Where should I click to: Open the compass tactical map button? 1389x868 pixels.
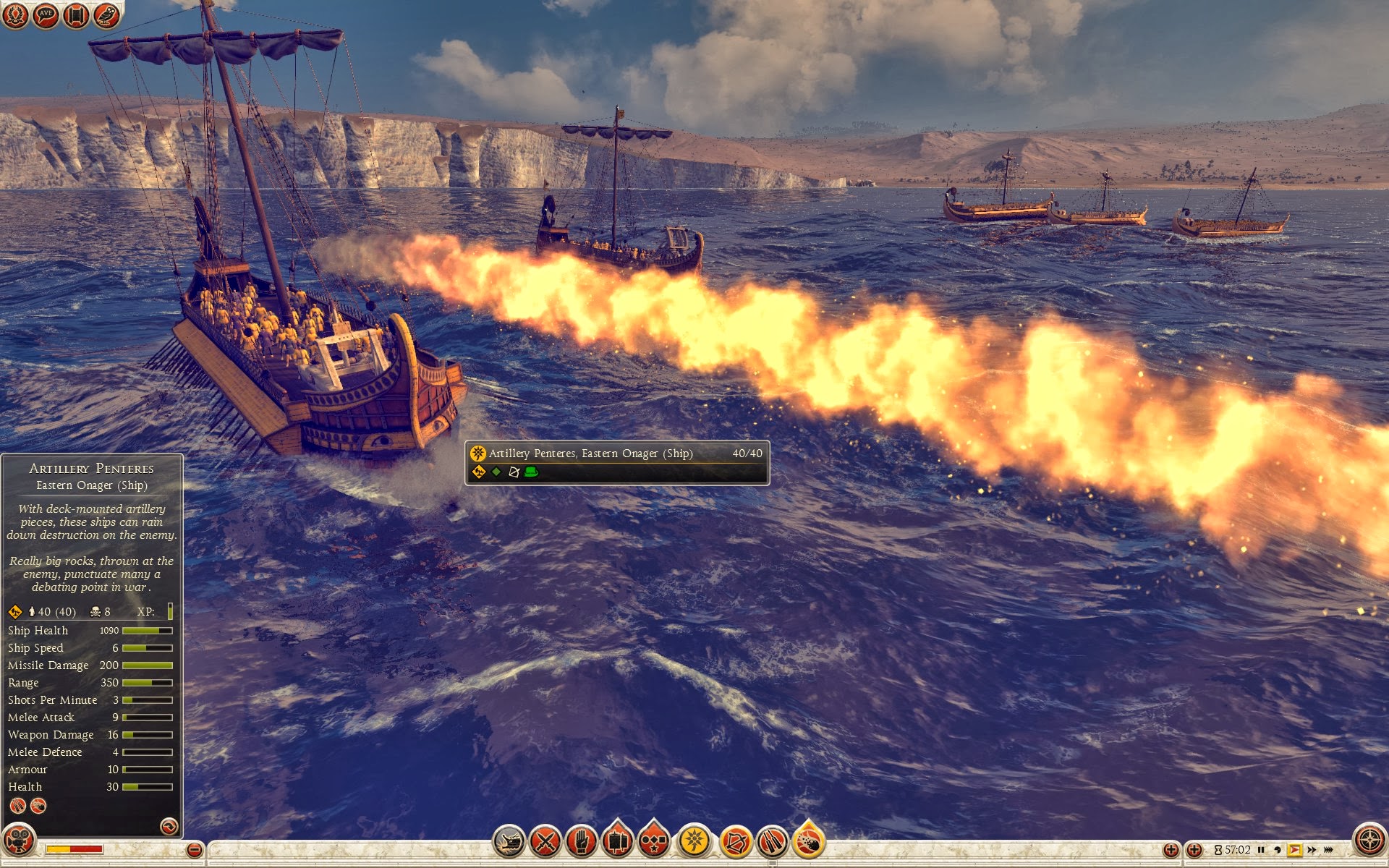1369,841
